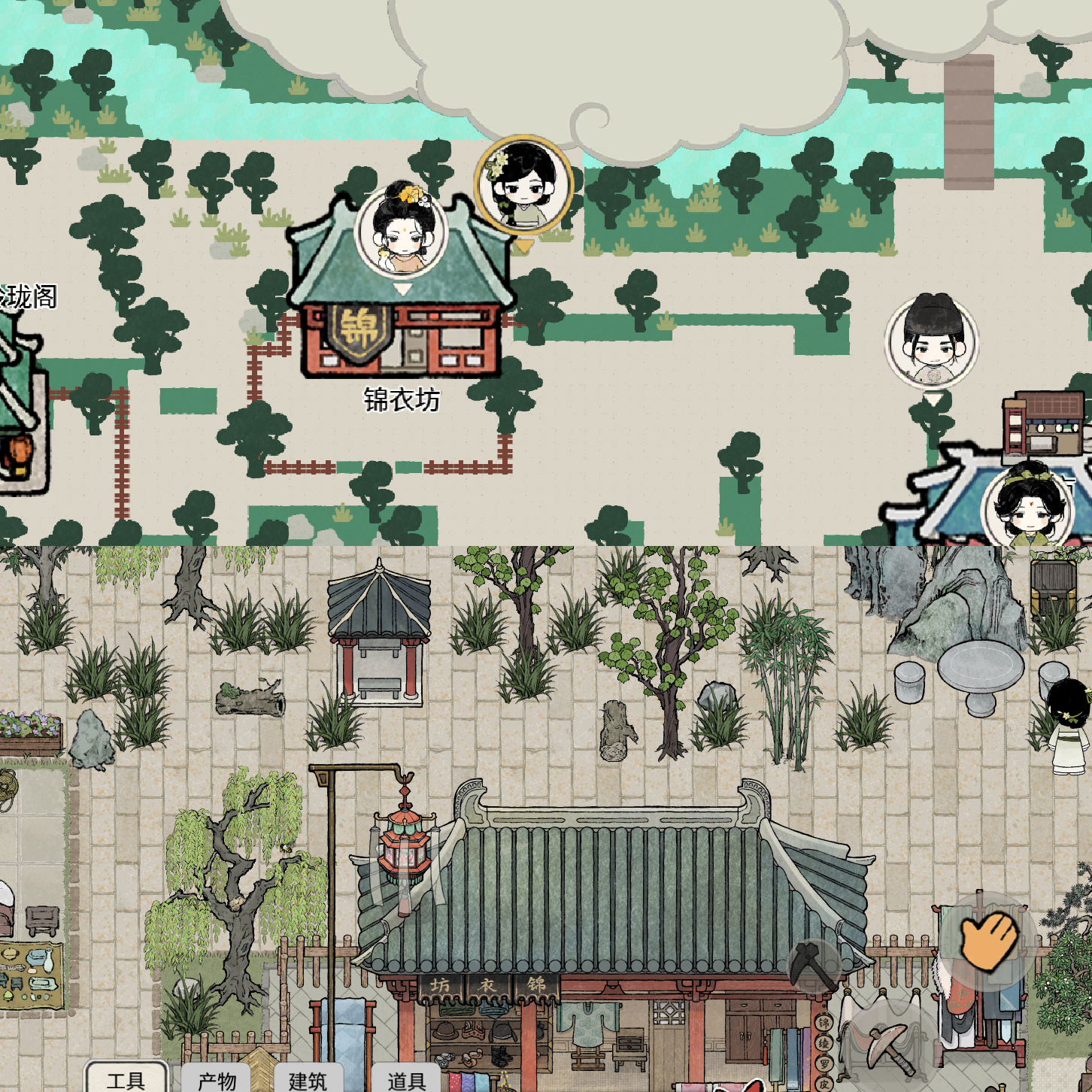
Task: Open the green-ribbon woman portrait marker
Action: click(x=1027, y=508)
